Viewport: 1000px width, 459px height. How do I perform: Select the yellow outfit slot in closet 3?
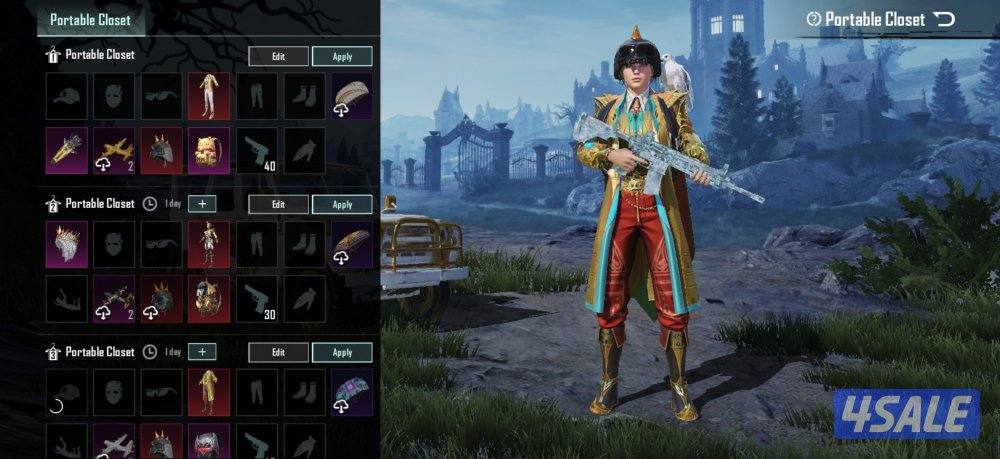click(x=209, y=392)
